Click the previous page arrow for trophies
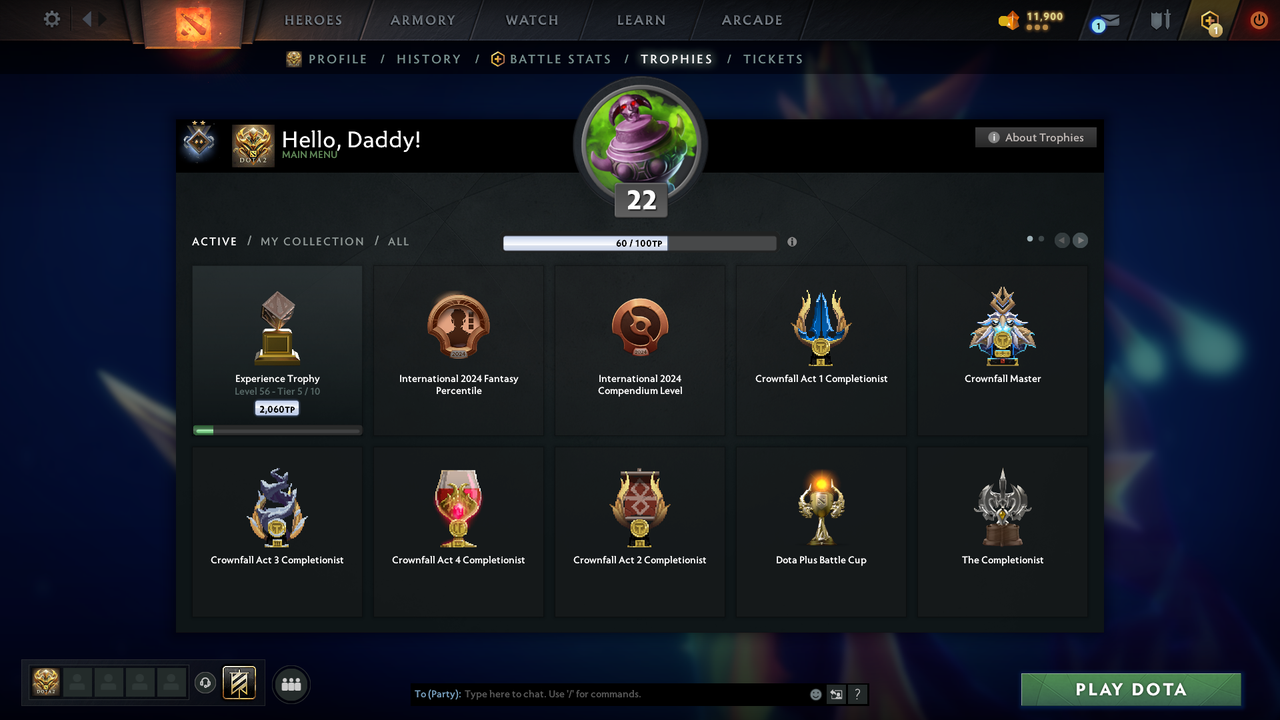 tap(1062, 240)
